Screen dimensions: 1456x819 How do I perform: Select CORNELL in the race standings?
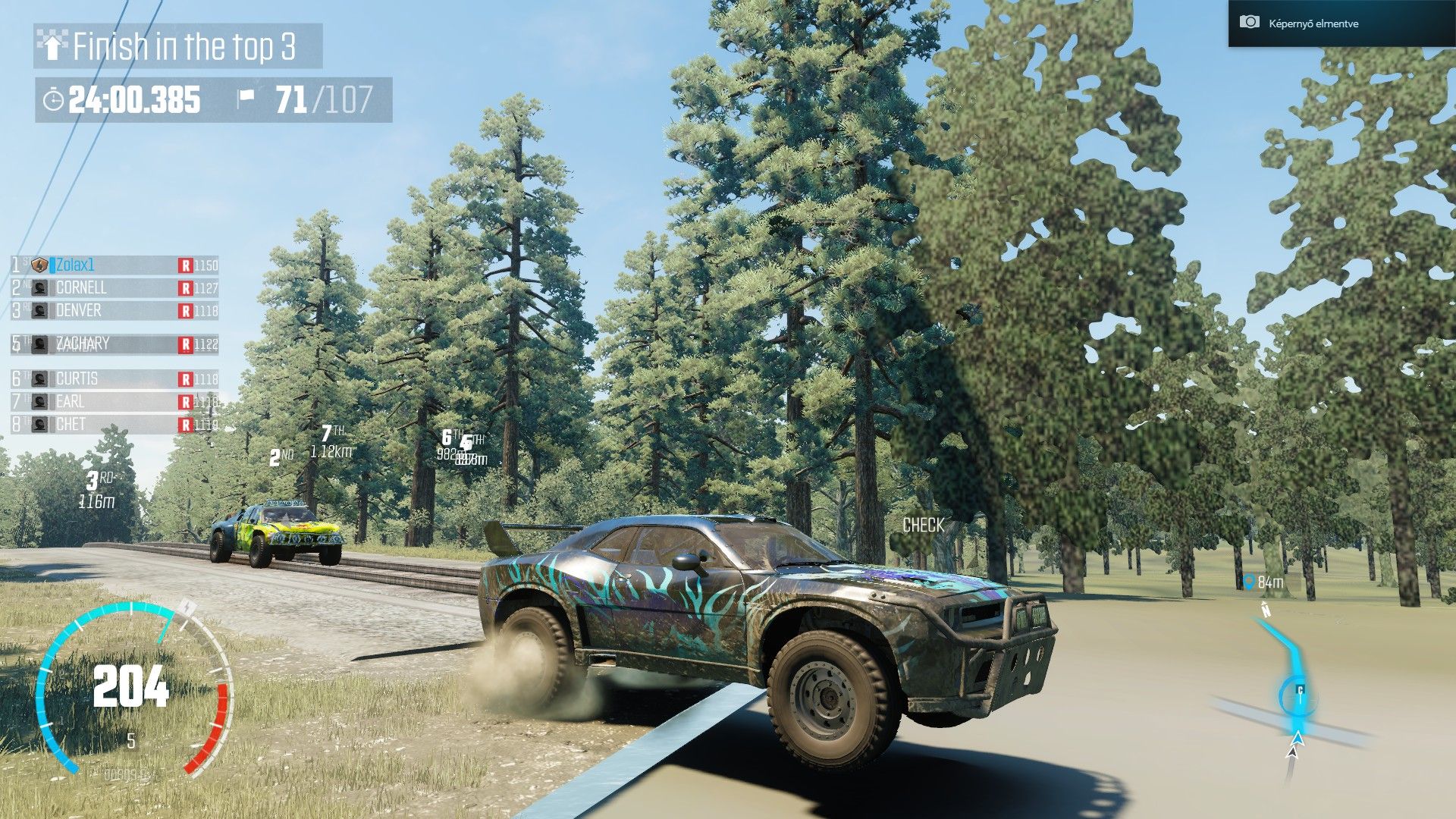(114, 288)
